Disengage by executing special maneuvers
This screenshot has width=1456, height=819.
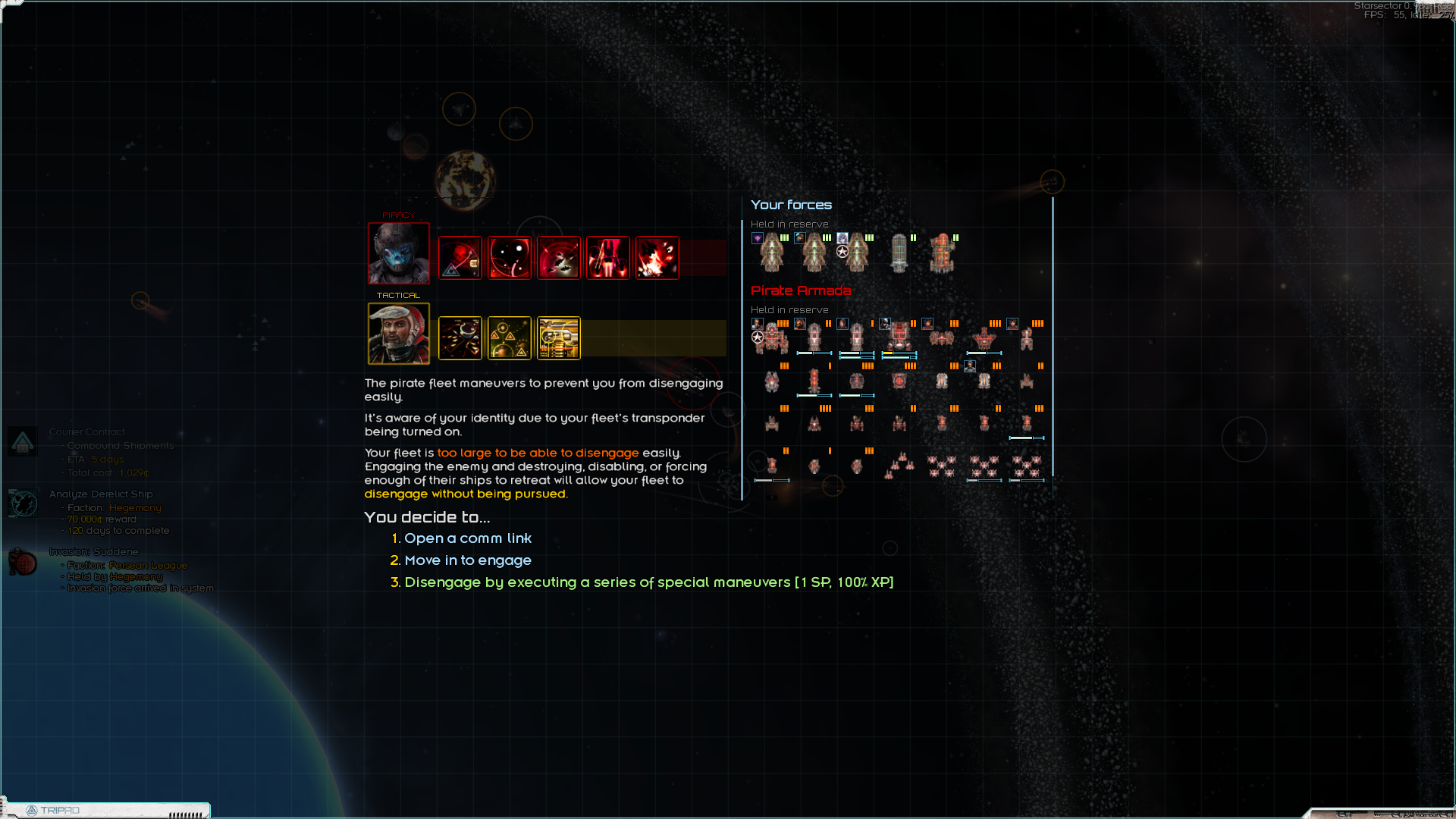(648, 582)
